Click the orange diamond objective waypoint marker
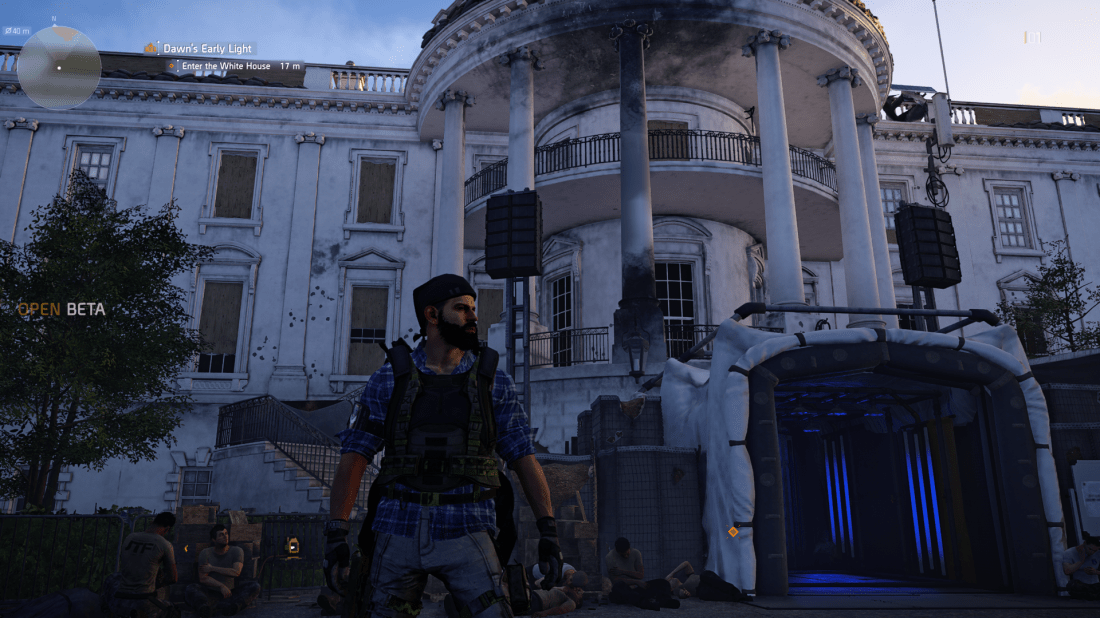 point(733,531)
